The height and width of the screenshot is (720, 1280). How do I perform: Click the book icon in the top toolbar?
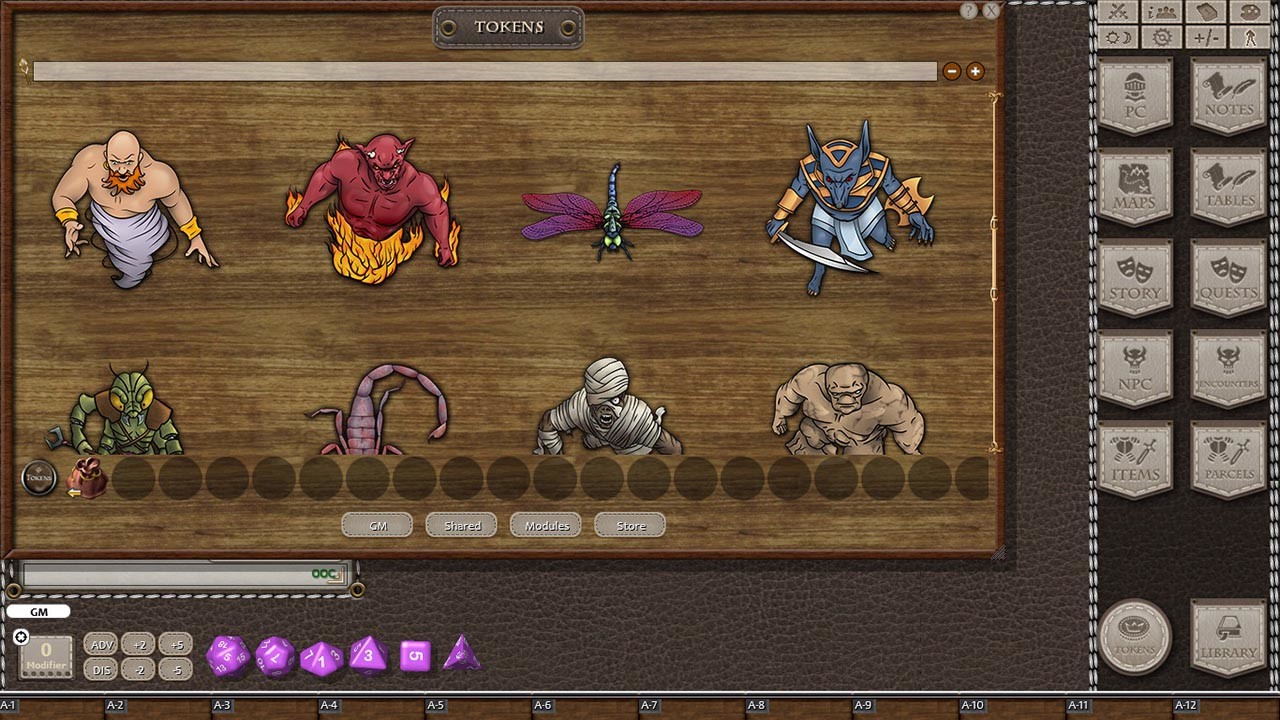pos(1206,13)
